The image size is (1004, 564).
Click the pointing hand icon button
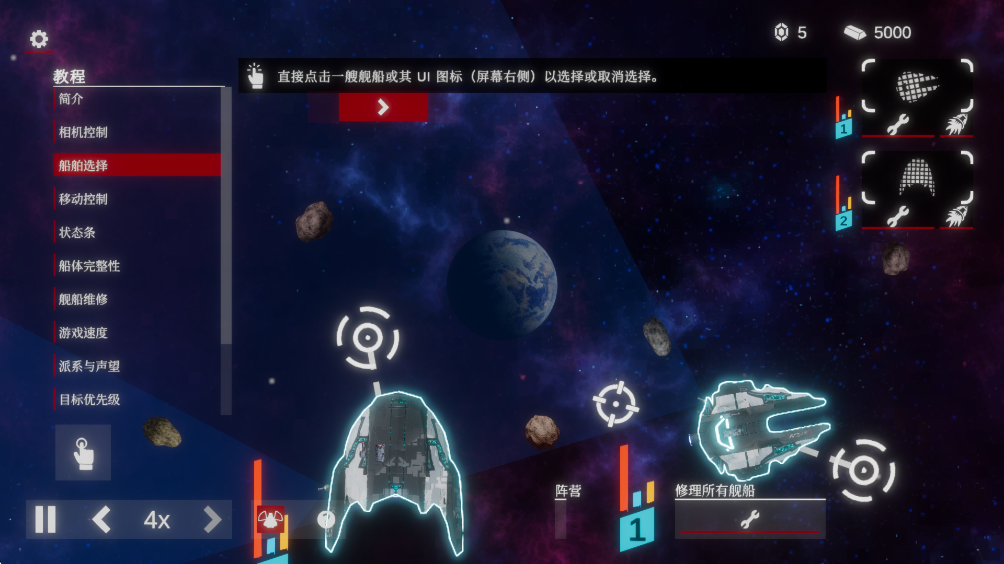point(83,453)
